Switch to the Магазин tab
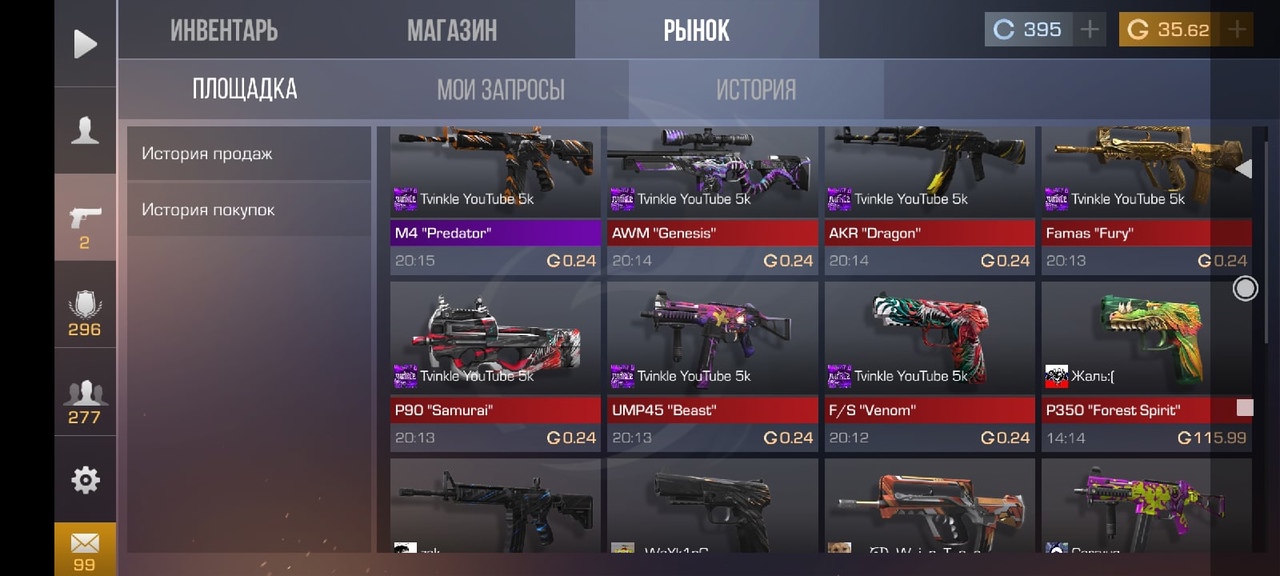 tap(451, 30)
